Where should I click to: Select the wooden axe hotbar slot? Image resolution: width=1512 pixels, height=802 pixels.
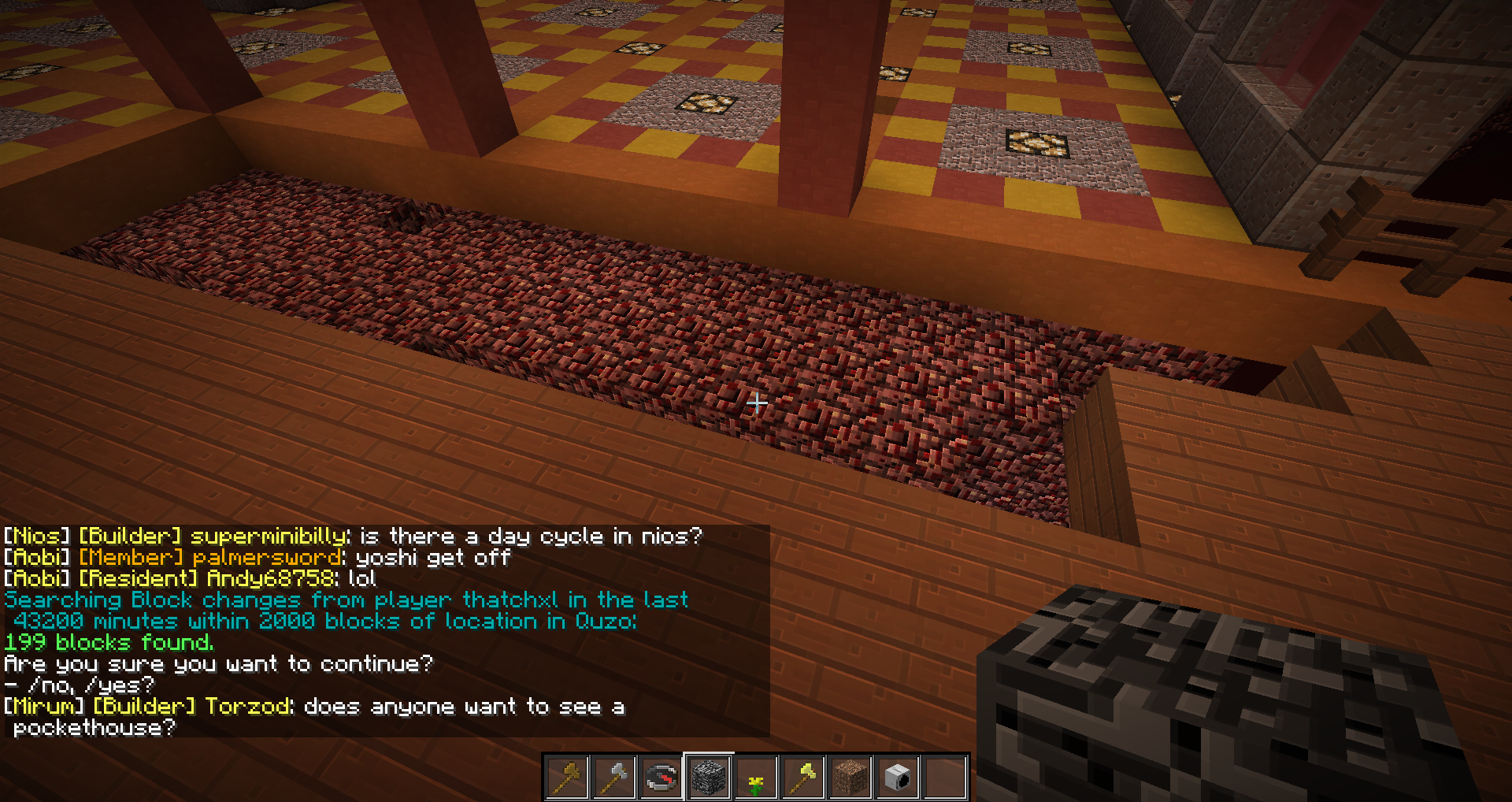tap(567, 778)
